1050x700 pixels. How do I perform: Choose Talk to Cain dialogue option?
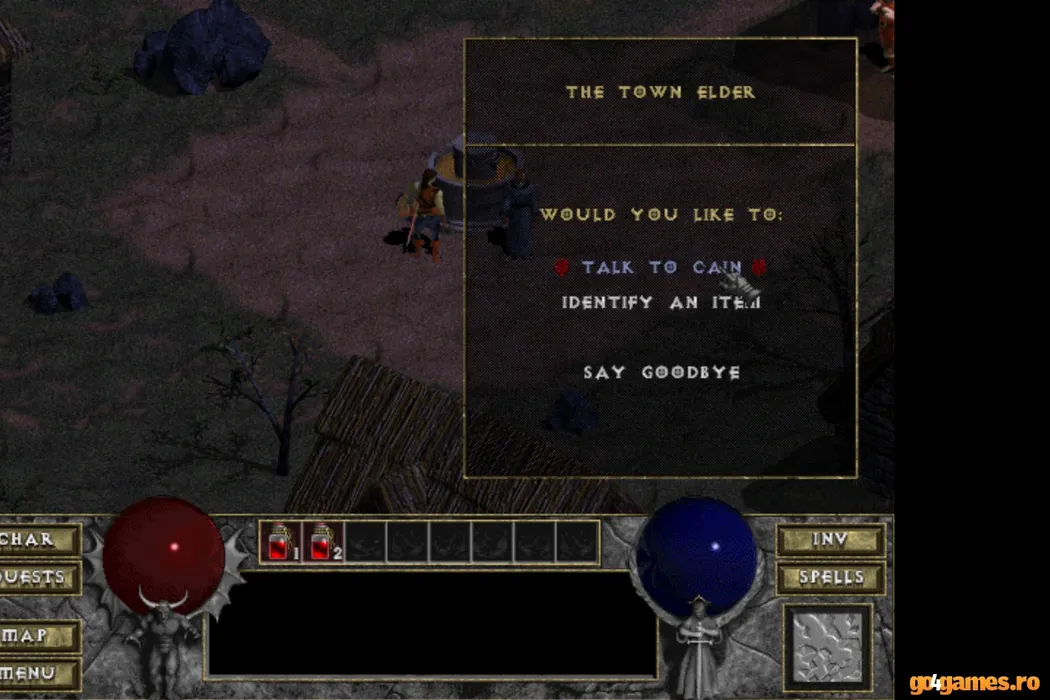point(661,267)
